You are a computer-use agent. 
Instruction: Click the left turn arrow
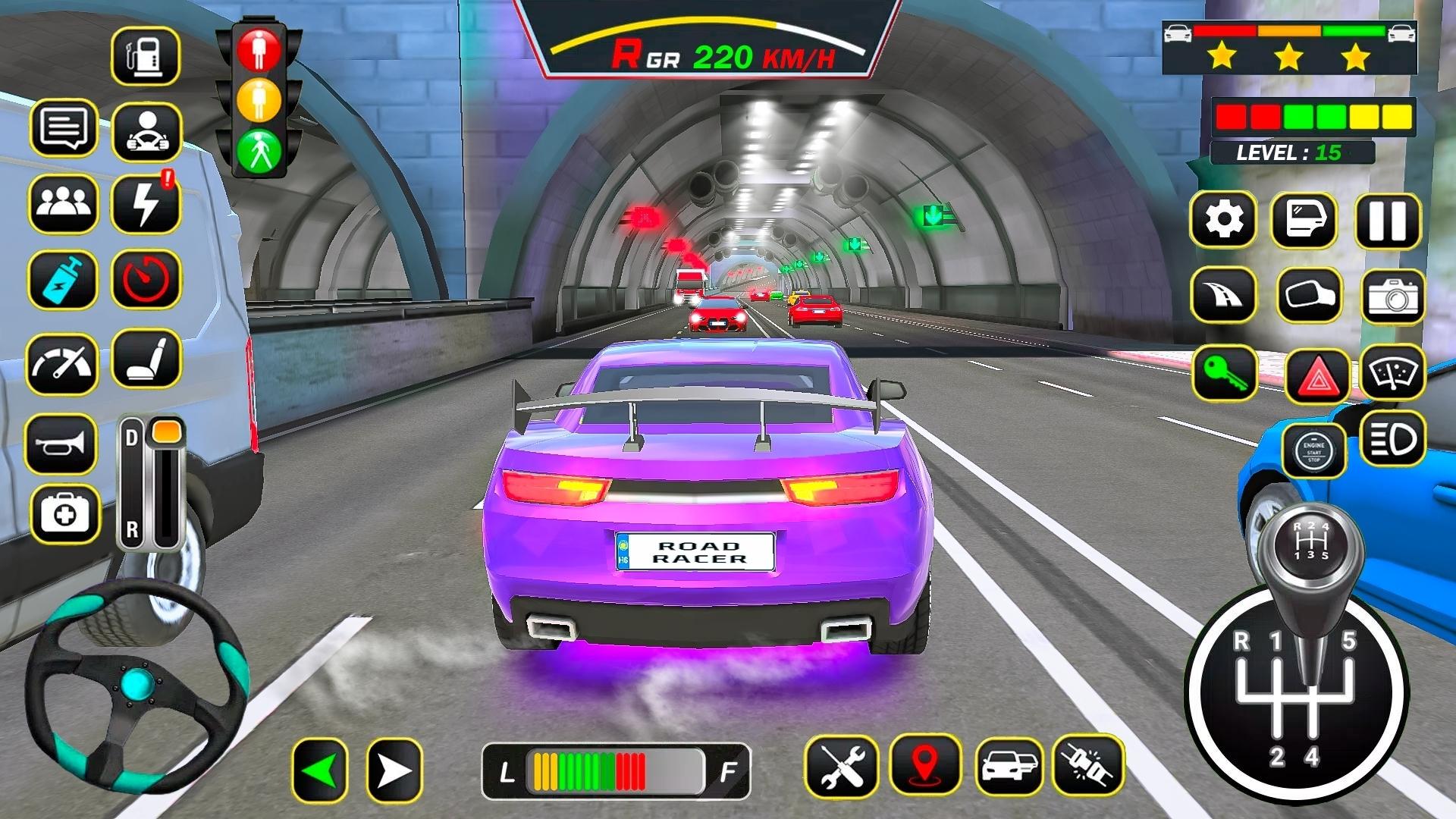[x=319, y=771]
